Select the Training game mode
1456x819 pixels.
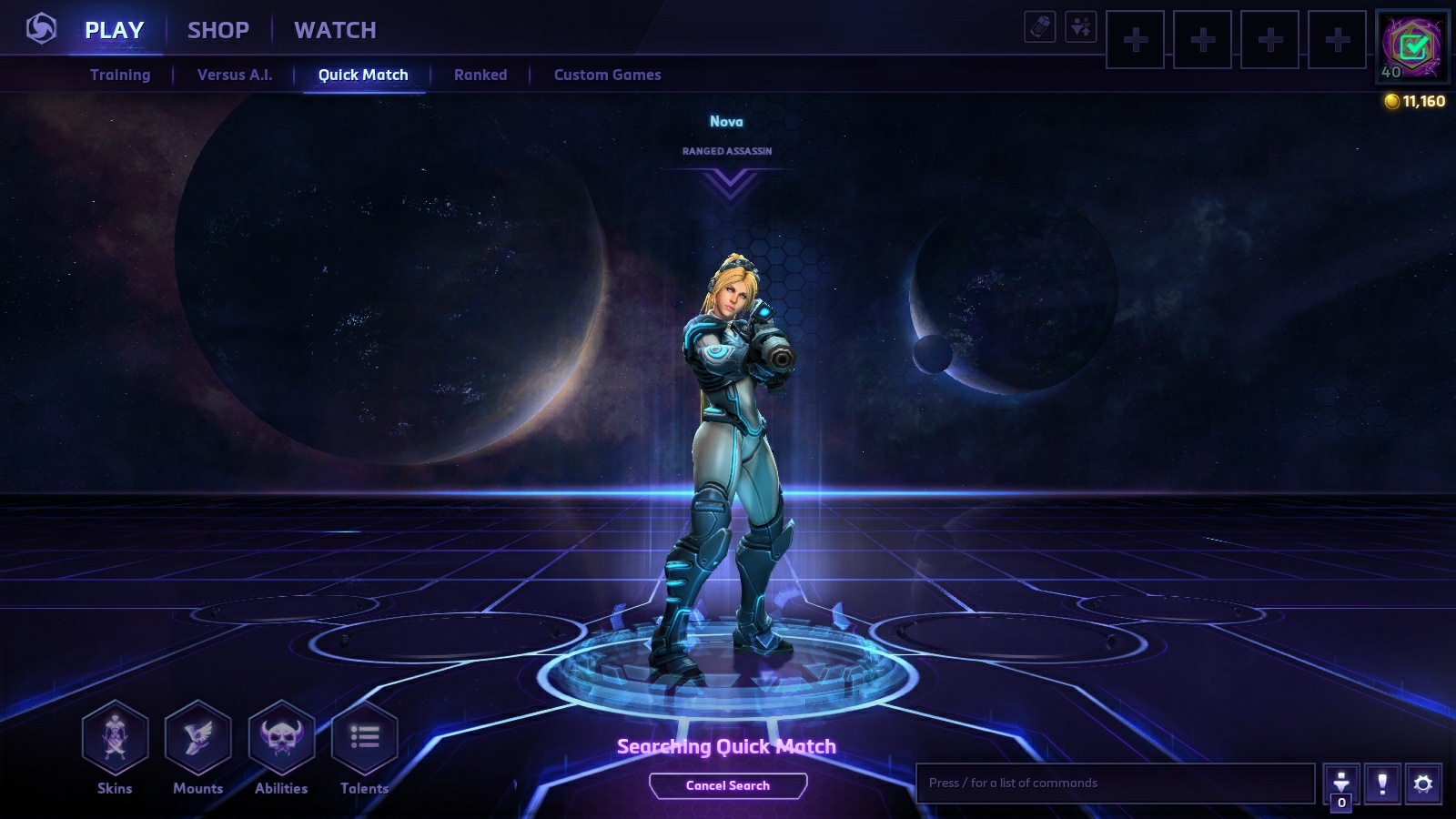pyautogui.click(x=120, y=75)
